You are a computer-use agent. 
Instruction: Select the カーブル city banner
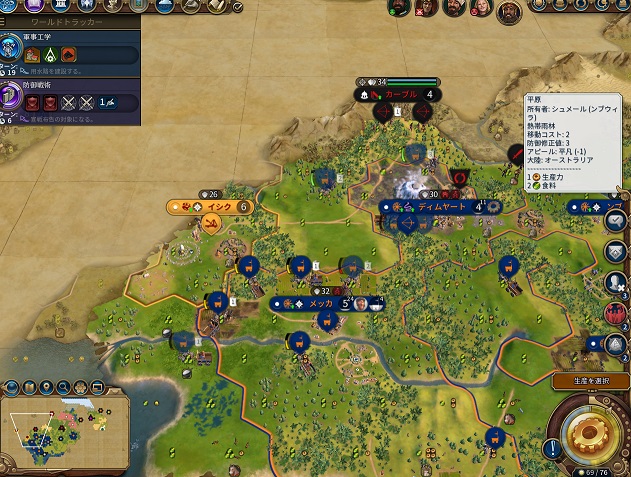(400, 94)
